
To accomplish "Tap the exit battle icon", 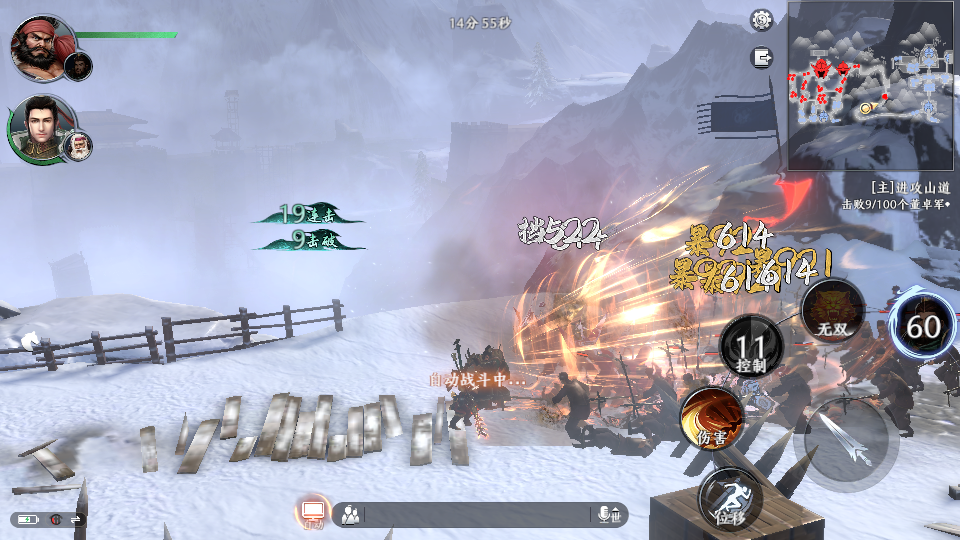I will tap(762, 58).
